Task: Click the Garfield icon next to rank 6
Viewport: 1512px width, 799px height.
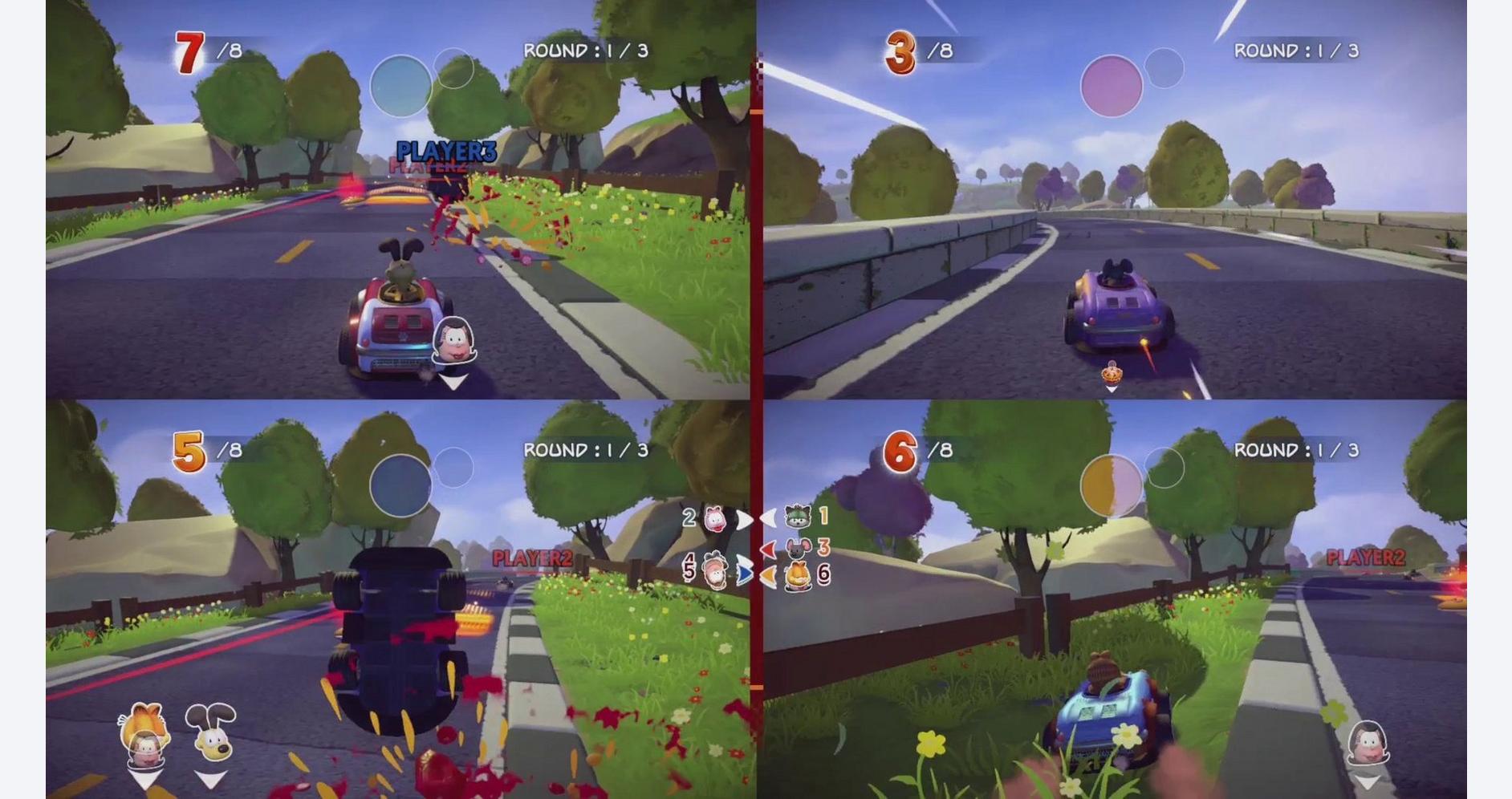Action: click(799, 574)
